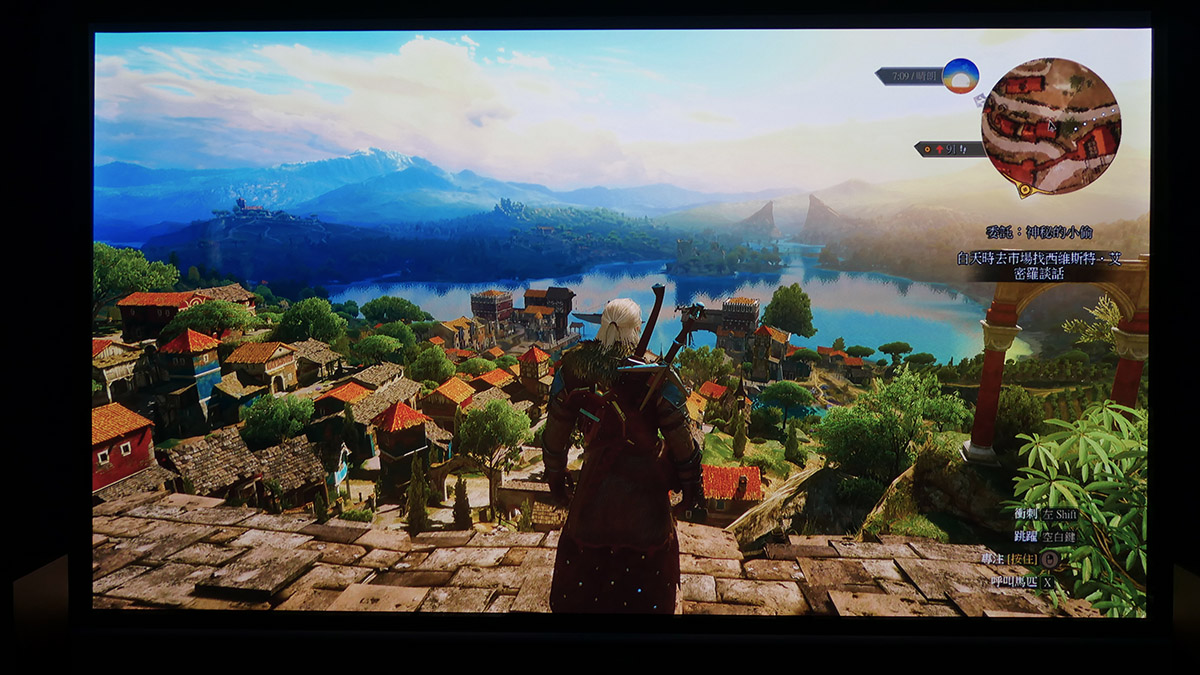Image resolution: width=1200 pixels, height=675 pixels.
Task: Click the yellow quest marker on minimap edge
Action: click(1023, 187)
